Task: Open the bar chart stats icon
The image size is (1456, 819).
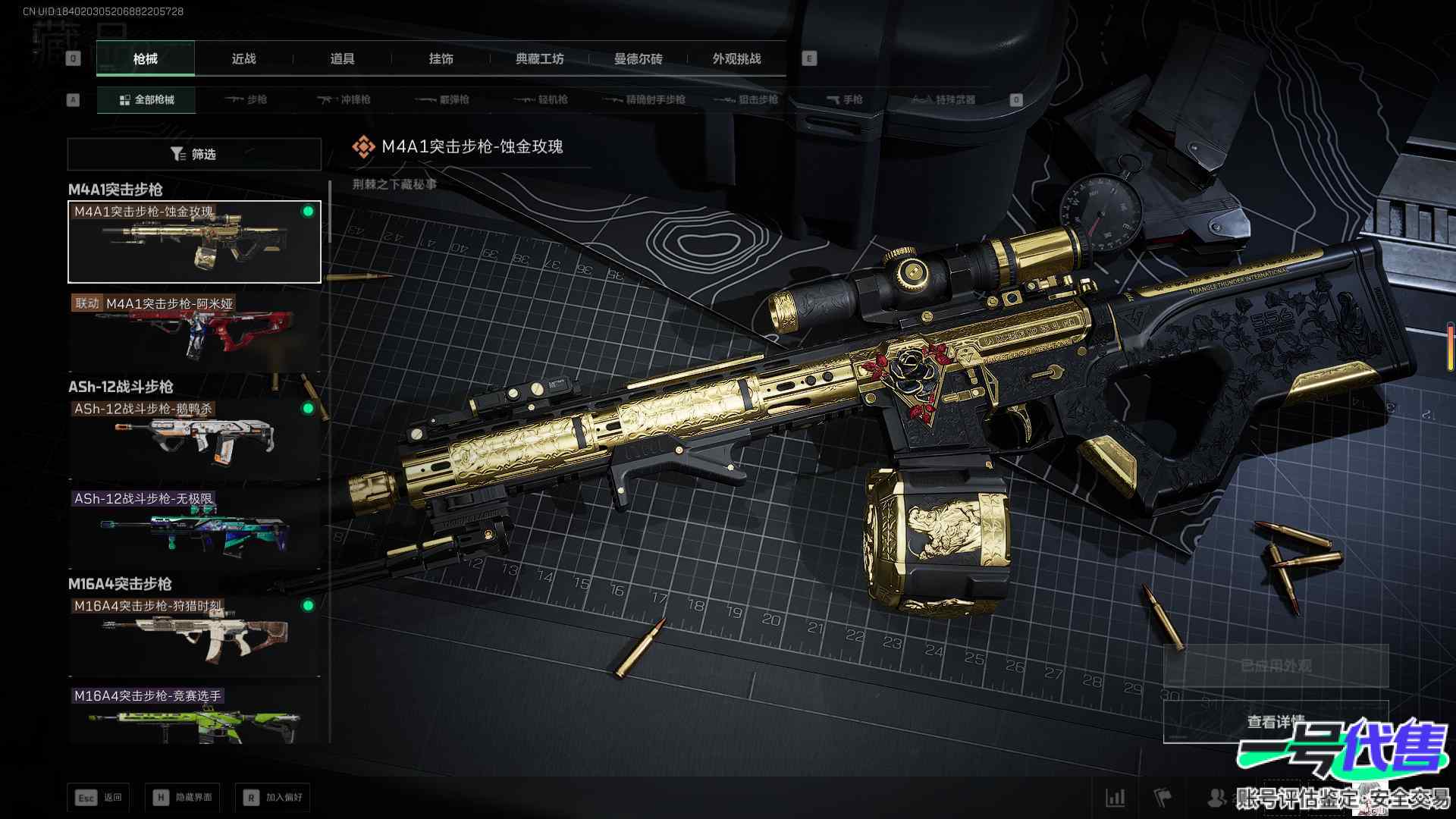Action: [x=1116, y=797]
